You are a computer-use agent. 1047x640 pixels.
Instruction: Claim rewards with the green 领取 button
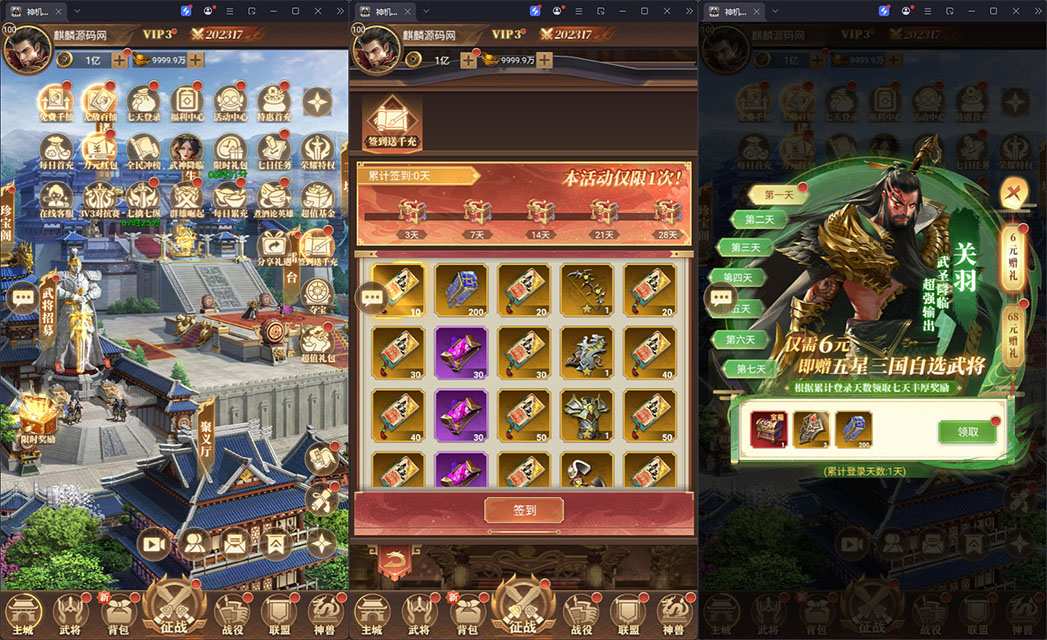pos(967,431)
